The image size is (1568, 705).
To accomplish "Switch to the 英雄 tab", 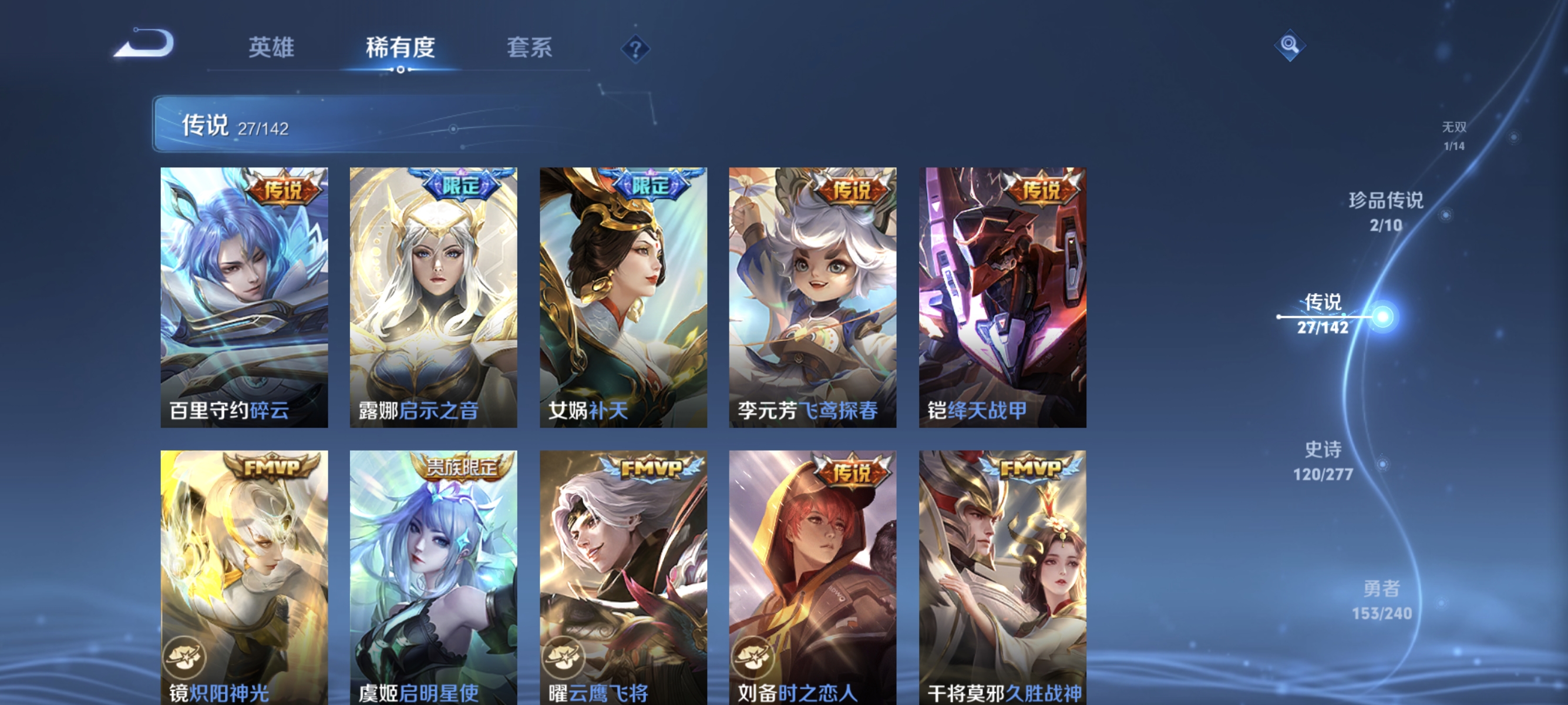I will [x=272, y=48].
